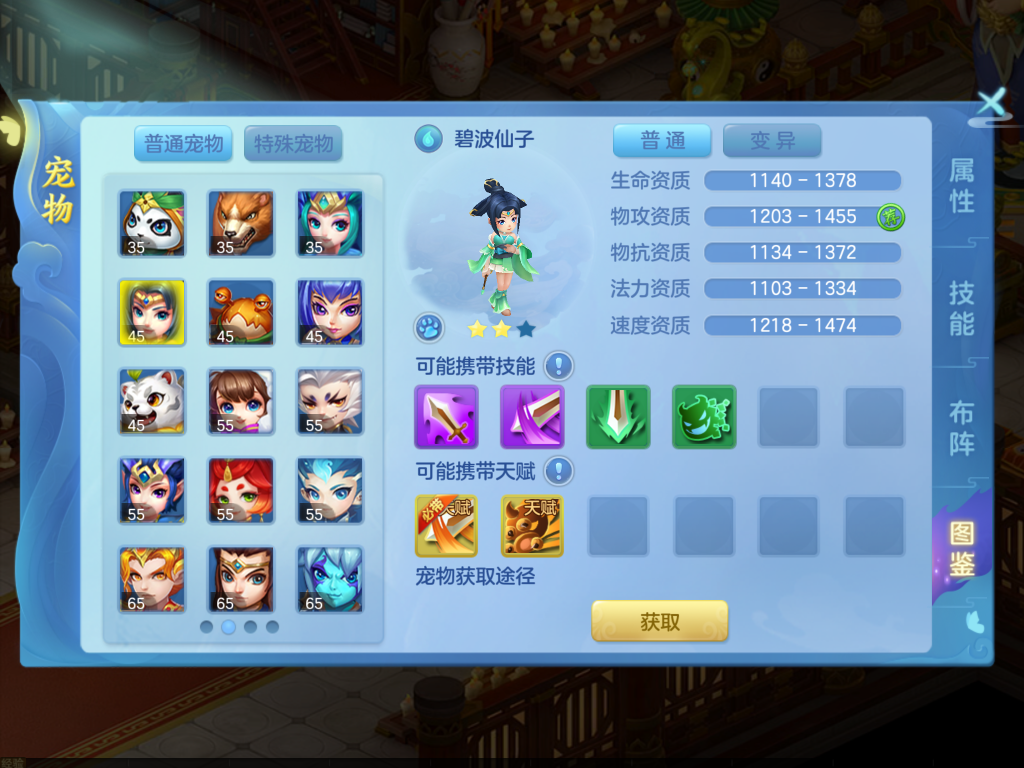Open the 技能 side tab
This screenshot has height=768, width=1024.
[962, 308]
